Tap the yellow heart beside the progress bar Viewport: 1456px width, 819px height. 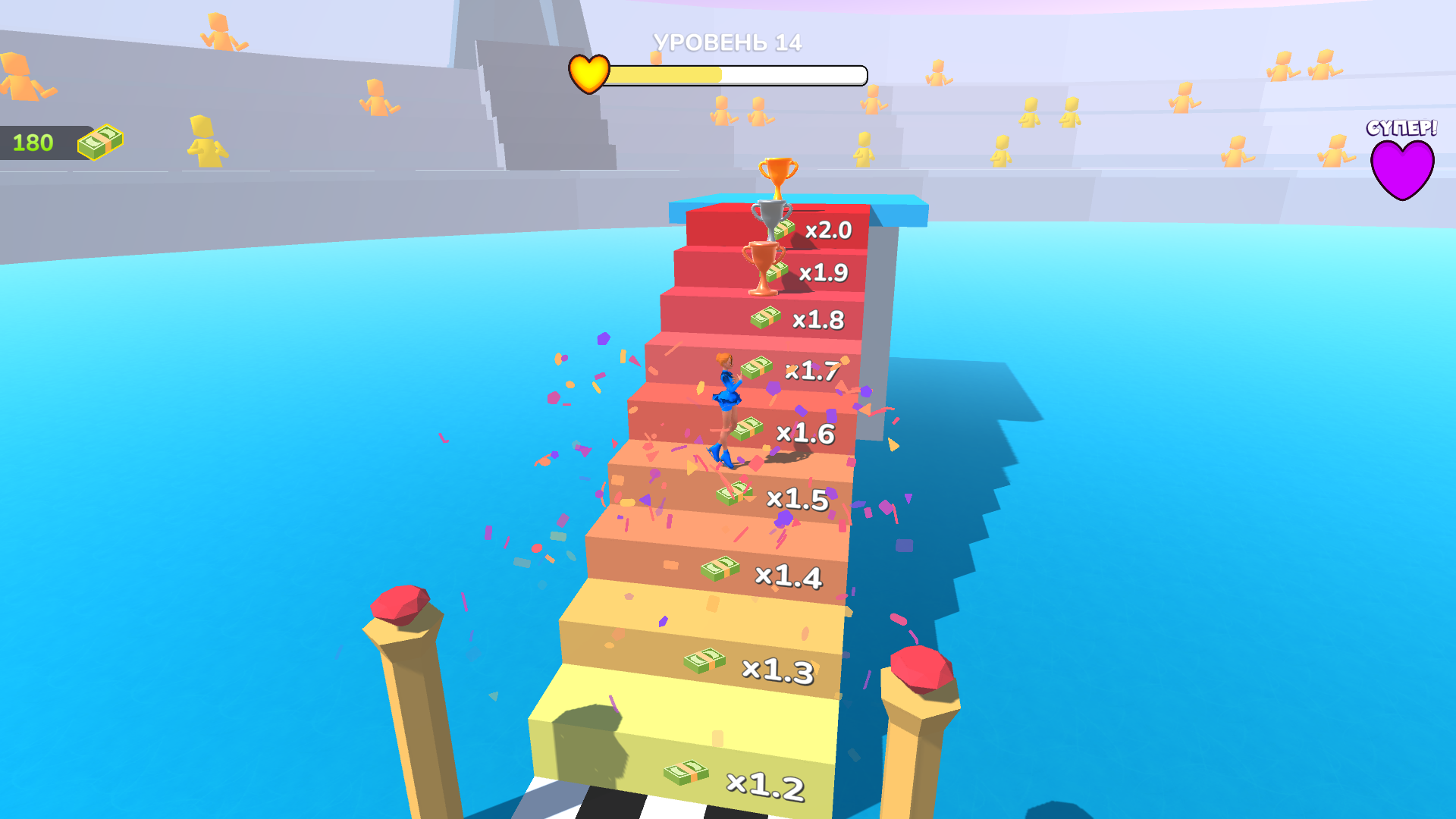pos(588,74)
